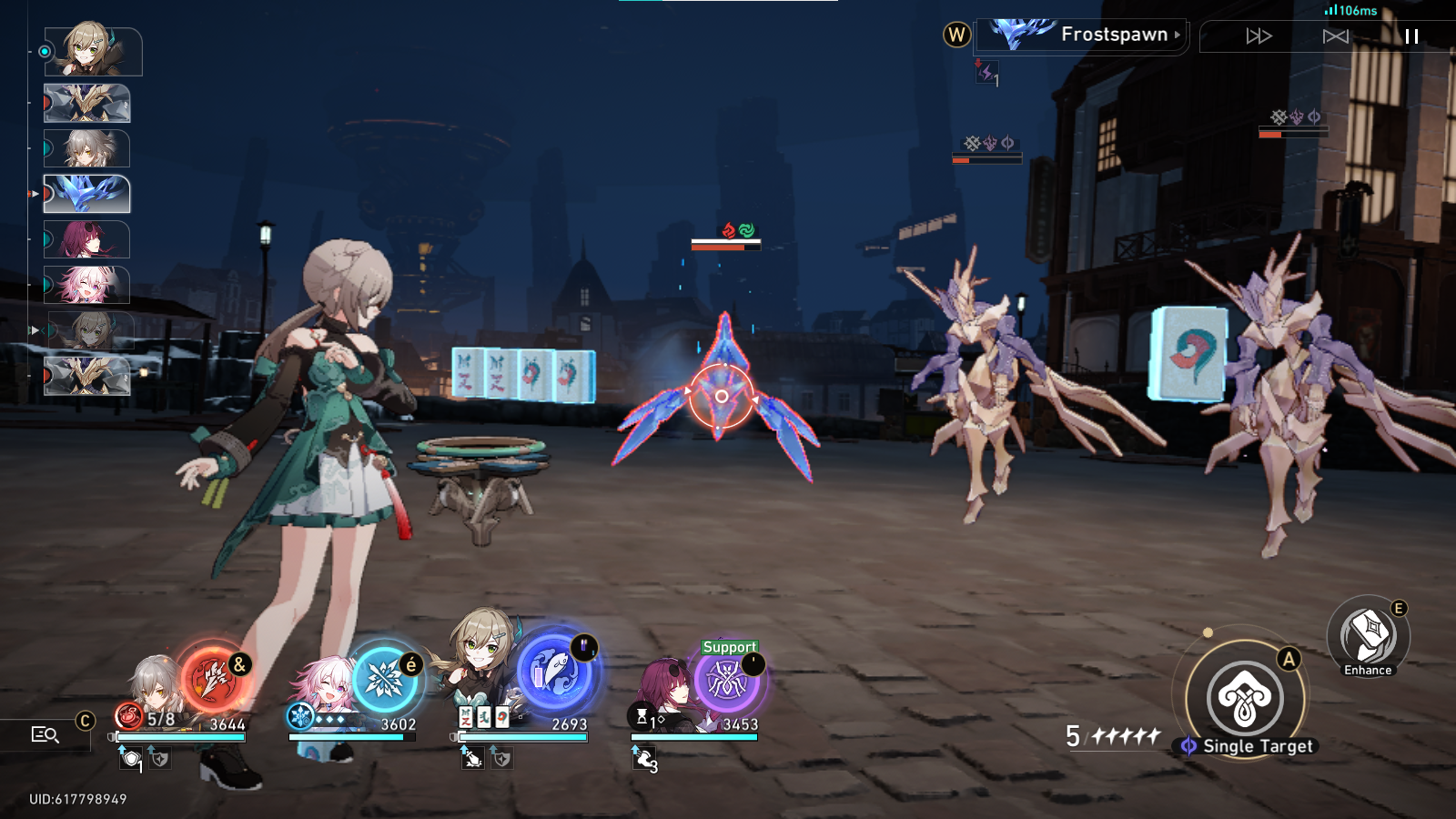
Task: Click the arrow marker on Frostspawn's turn portrait
Action: click(34, 196)
